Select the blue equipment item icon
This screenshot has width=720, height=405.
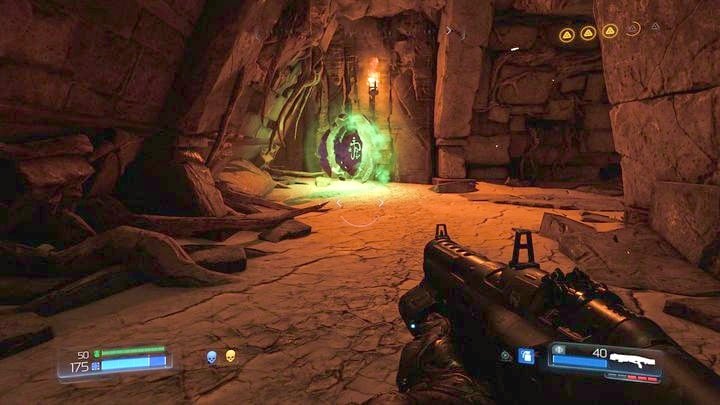(526, 355)
